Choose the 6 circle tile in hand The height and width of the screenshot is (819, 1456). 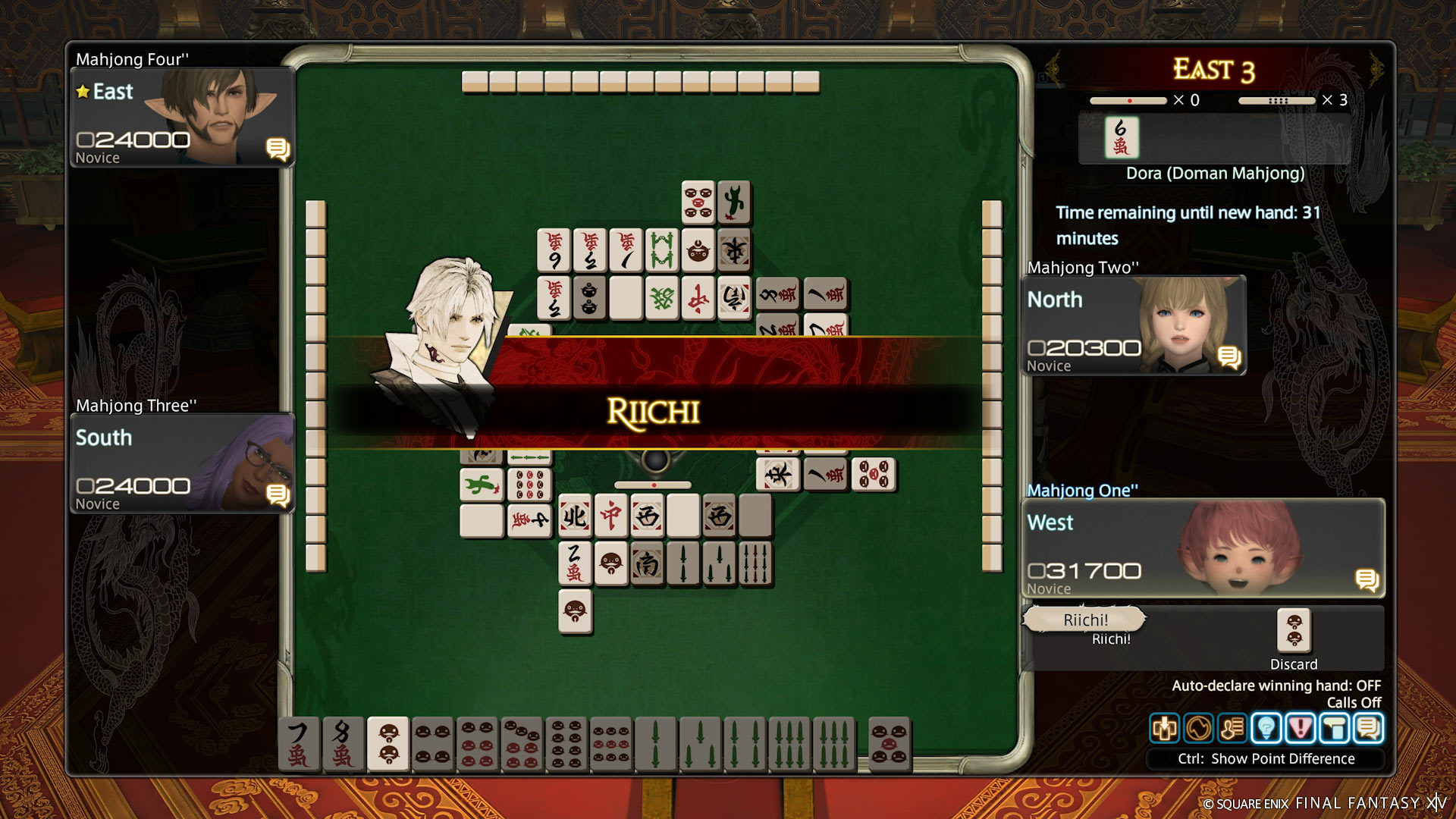(477, 745)
